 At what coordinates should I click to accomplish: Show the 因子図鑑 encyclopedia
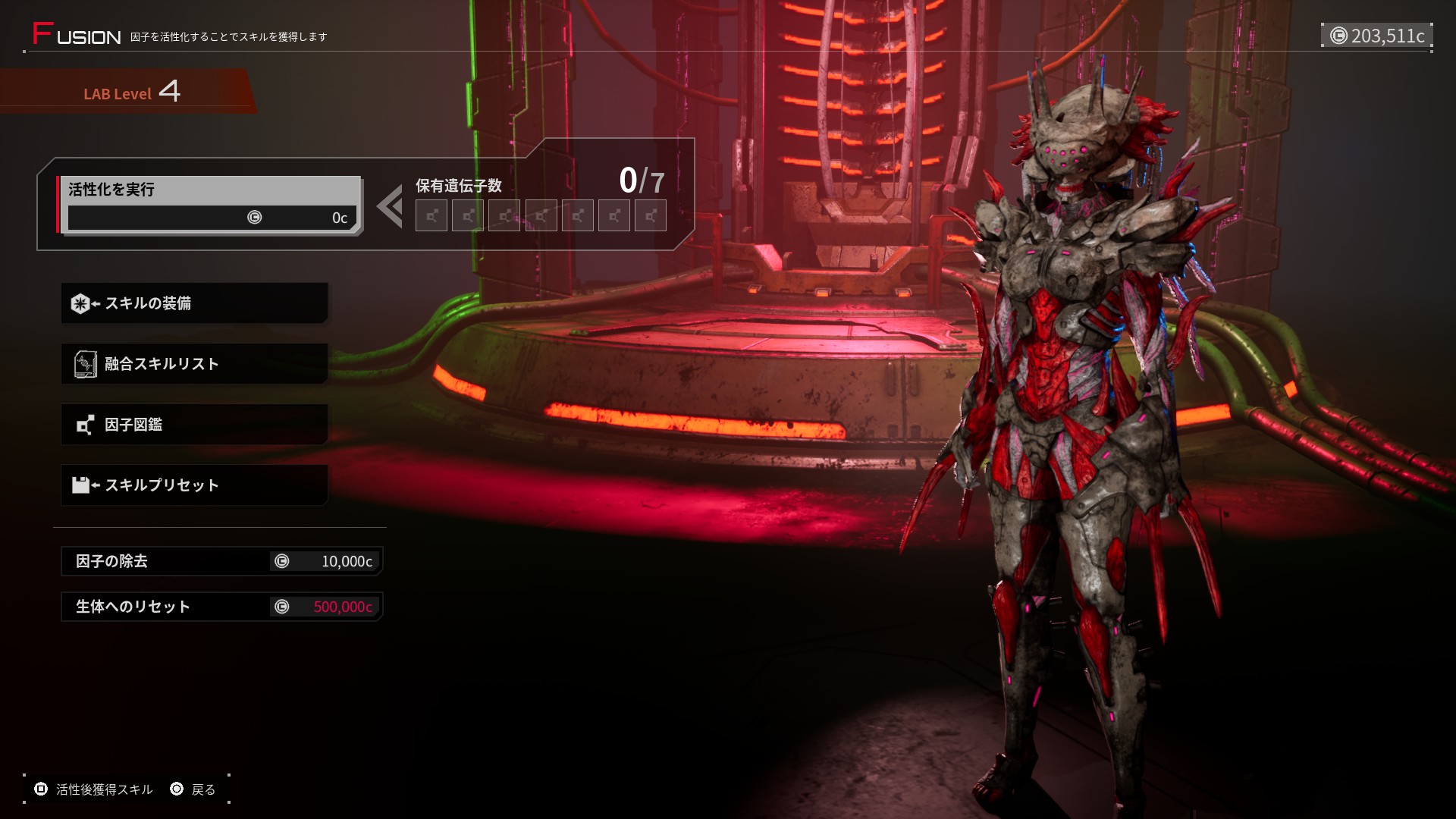(x=194, y=425)
